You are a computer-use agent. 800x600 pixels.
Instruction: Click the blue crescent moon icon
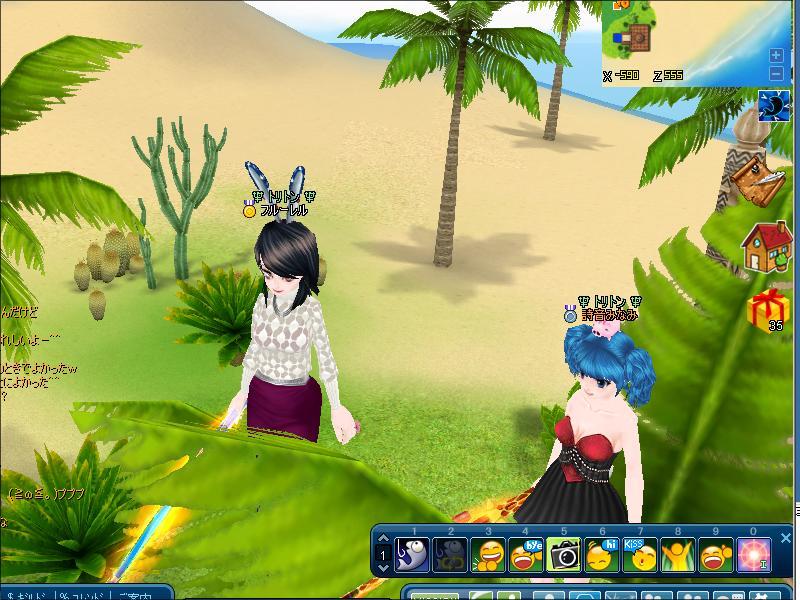pyautogui.click(x=773, y=105)
